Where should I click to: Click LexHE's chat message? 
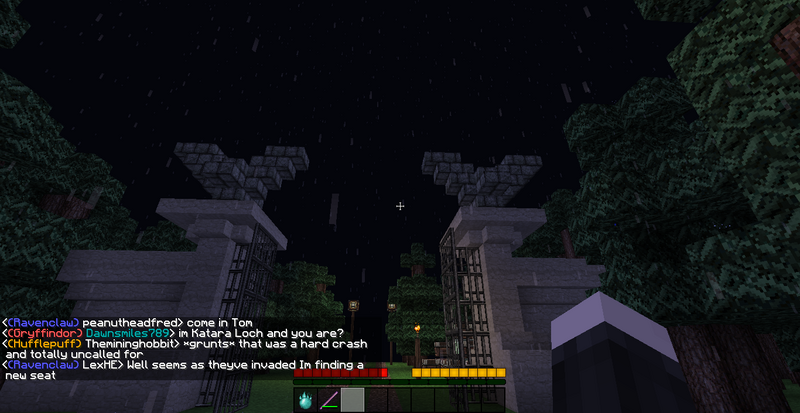185,370
